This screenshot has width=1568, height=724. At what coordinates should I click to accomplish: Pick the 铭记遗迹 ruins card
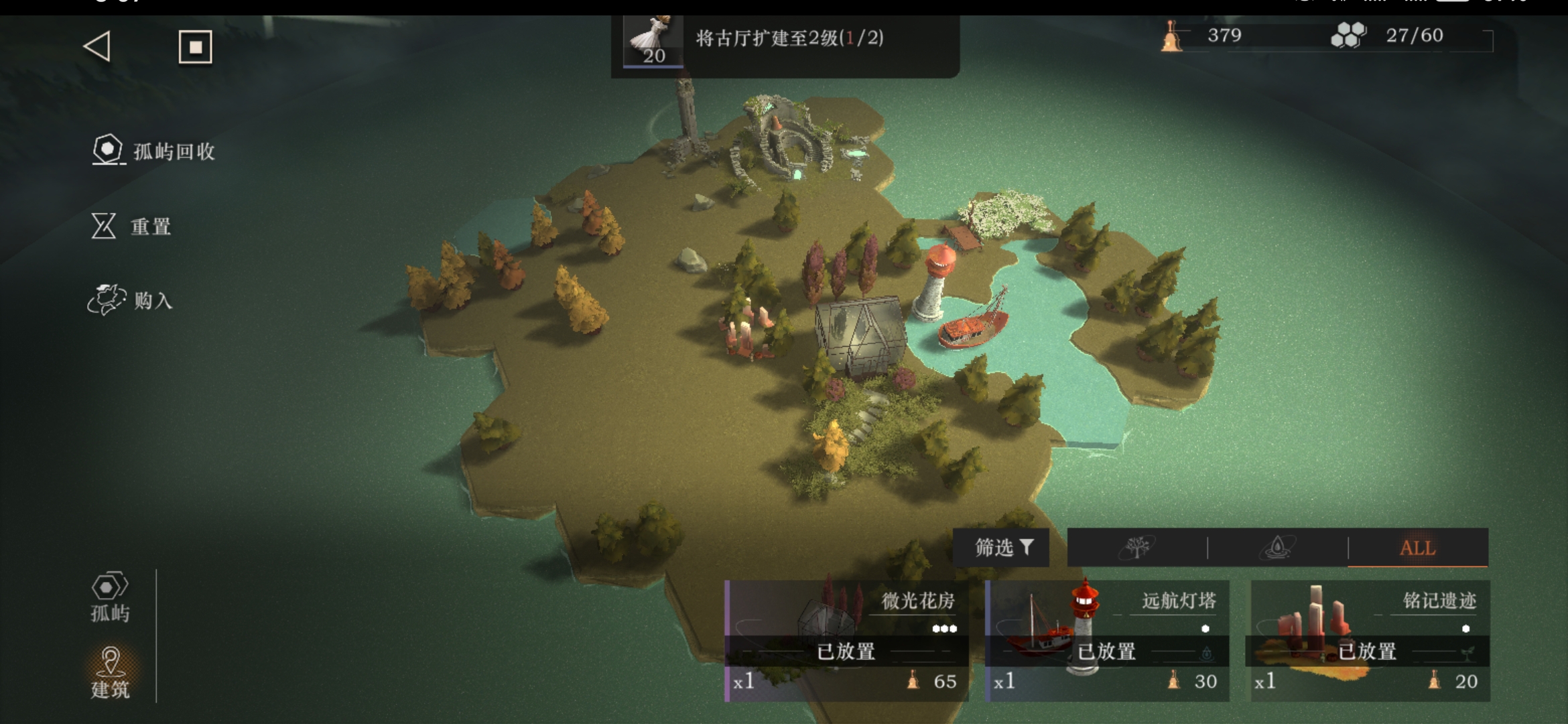[x=1368, y=640]
